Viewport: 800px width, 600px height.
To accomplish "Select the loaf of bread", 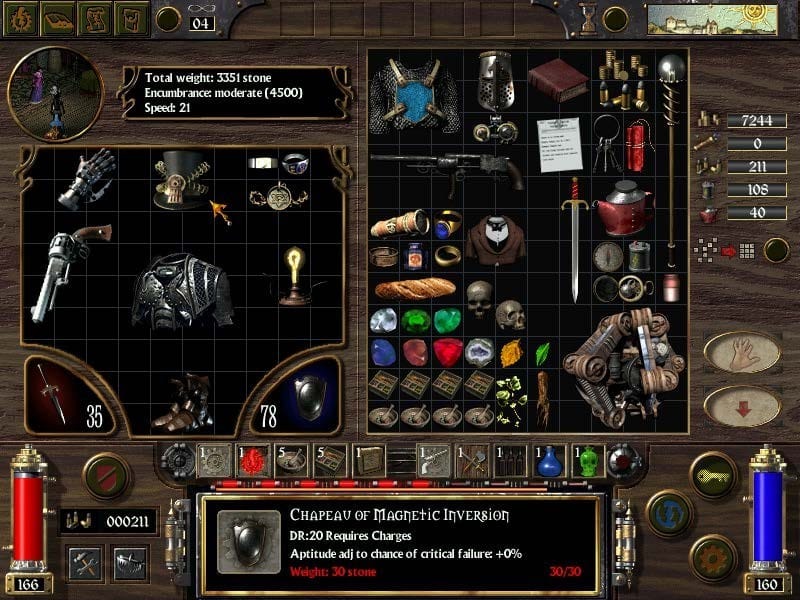I will click(414, 289).
